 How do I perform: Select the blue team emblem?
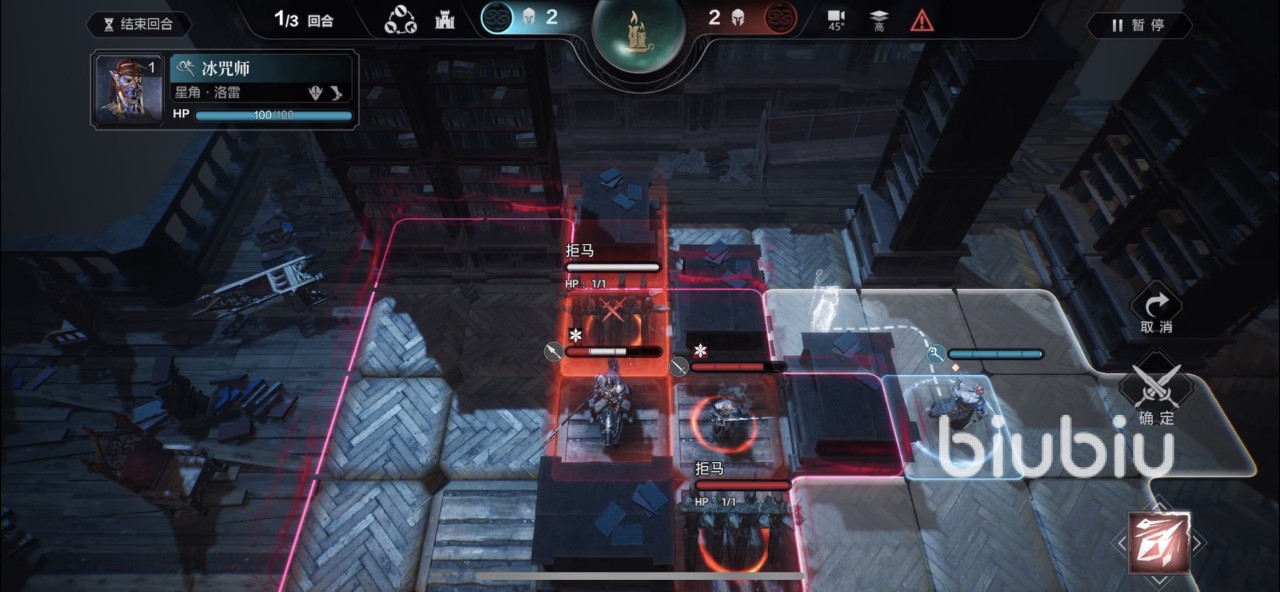coord(496,18)
